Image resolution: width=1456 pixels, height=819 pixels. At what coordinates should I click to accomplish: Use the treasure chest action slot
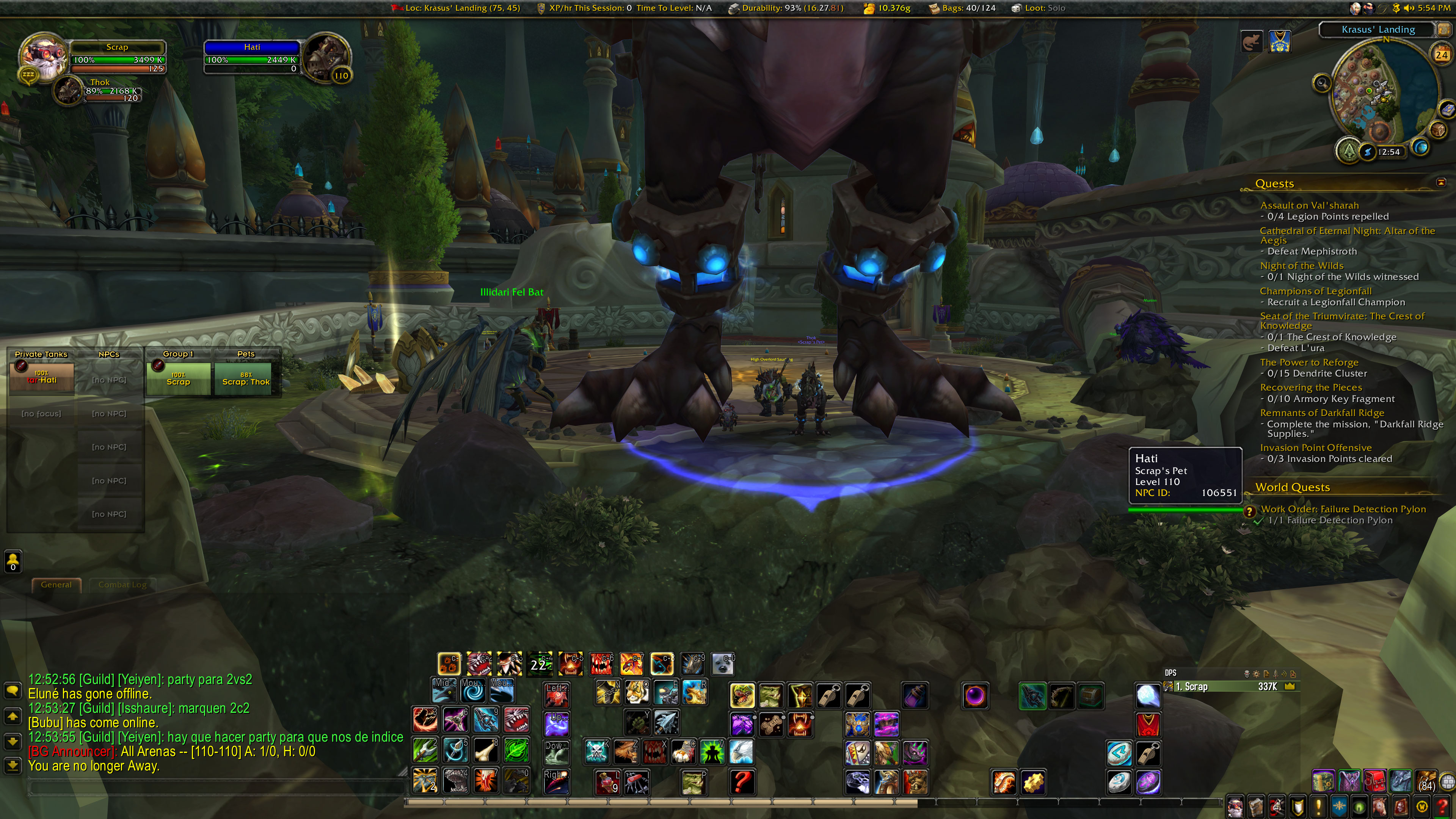pos(1091,696)
